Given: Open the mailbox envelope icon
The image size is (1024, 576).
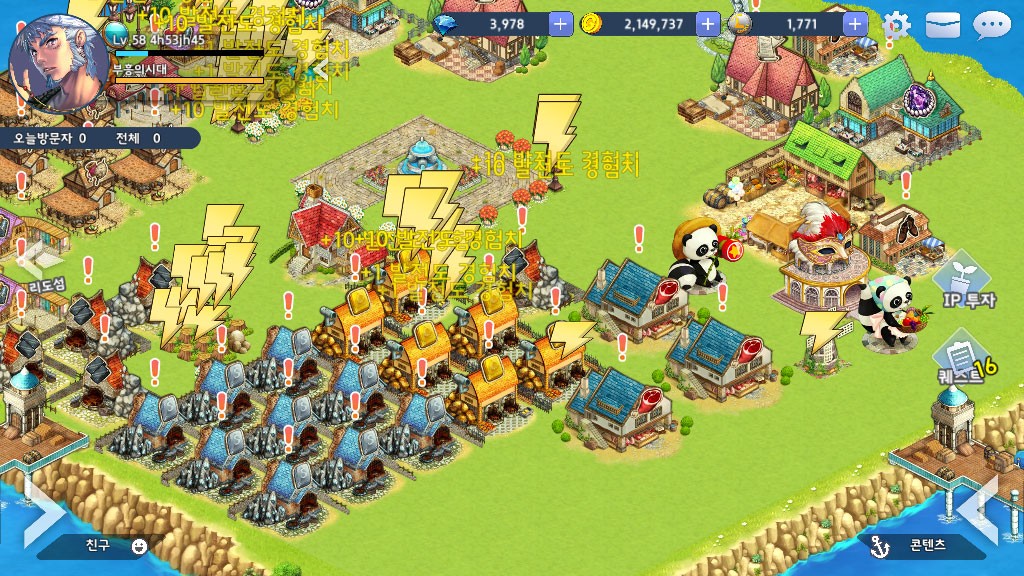Looking at the screenshot, I should coord(942,25).
